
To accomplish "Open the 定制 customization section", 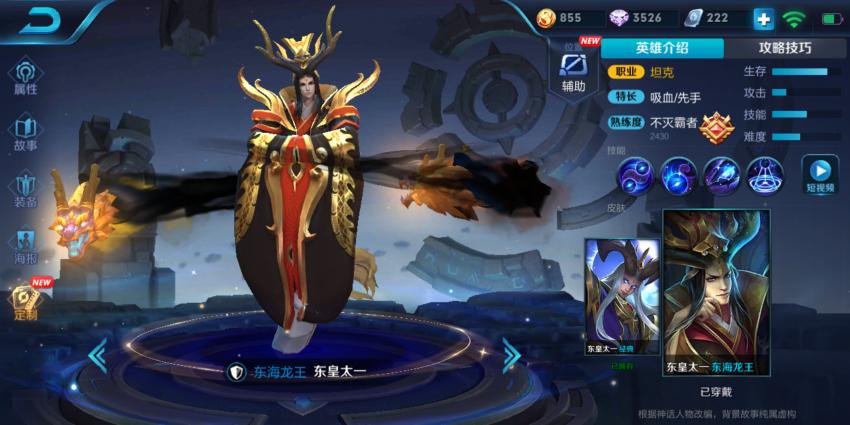I will [25, 301].
